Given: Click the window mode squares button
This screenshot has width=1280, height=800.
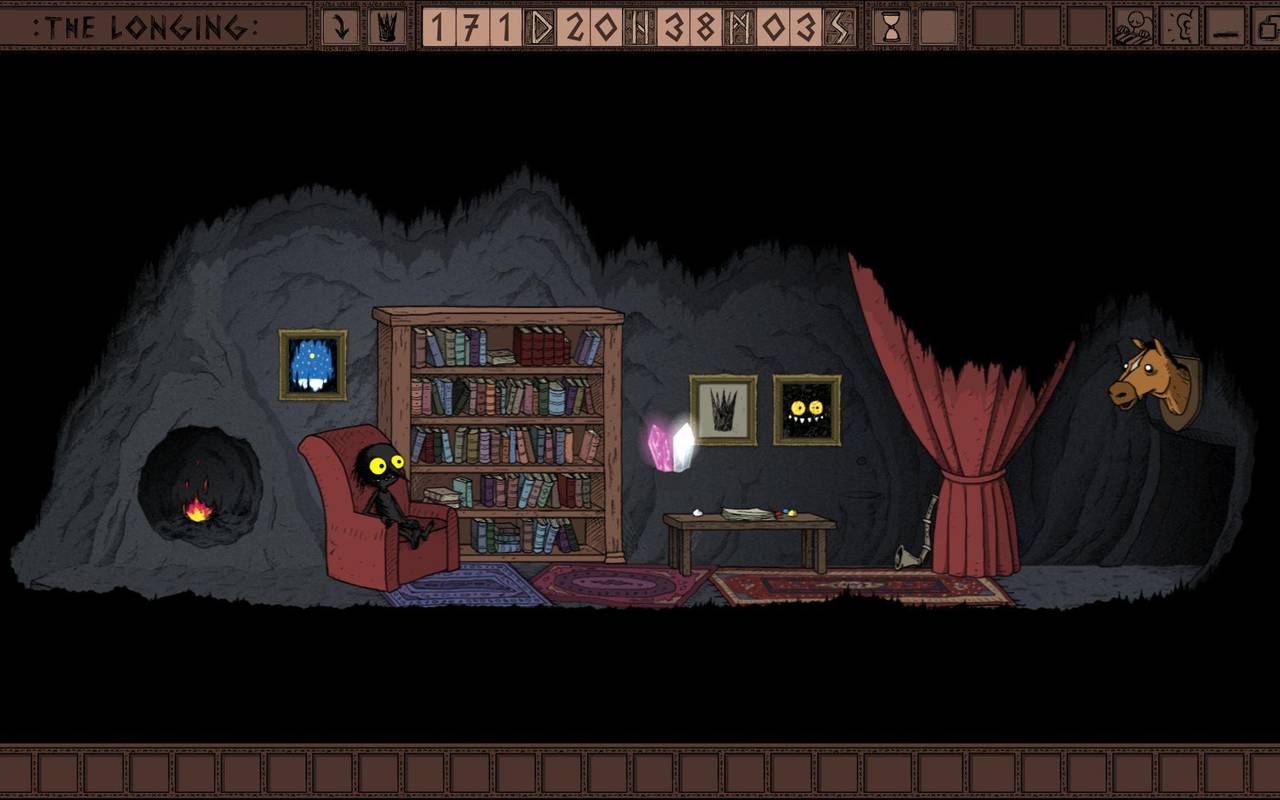Looking at the screenshot, I should [1266, 27].
